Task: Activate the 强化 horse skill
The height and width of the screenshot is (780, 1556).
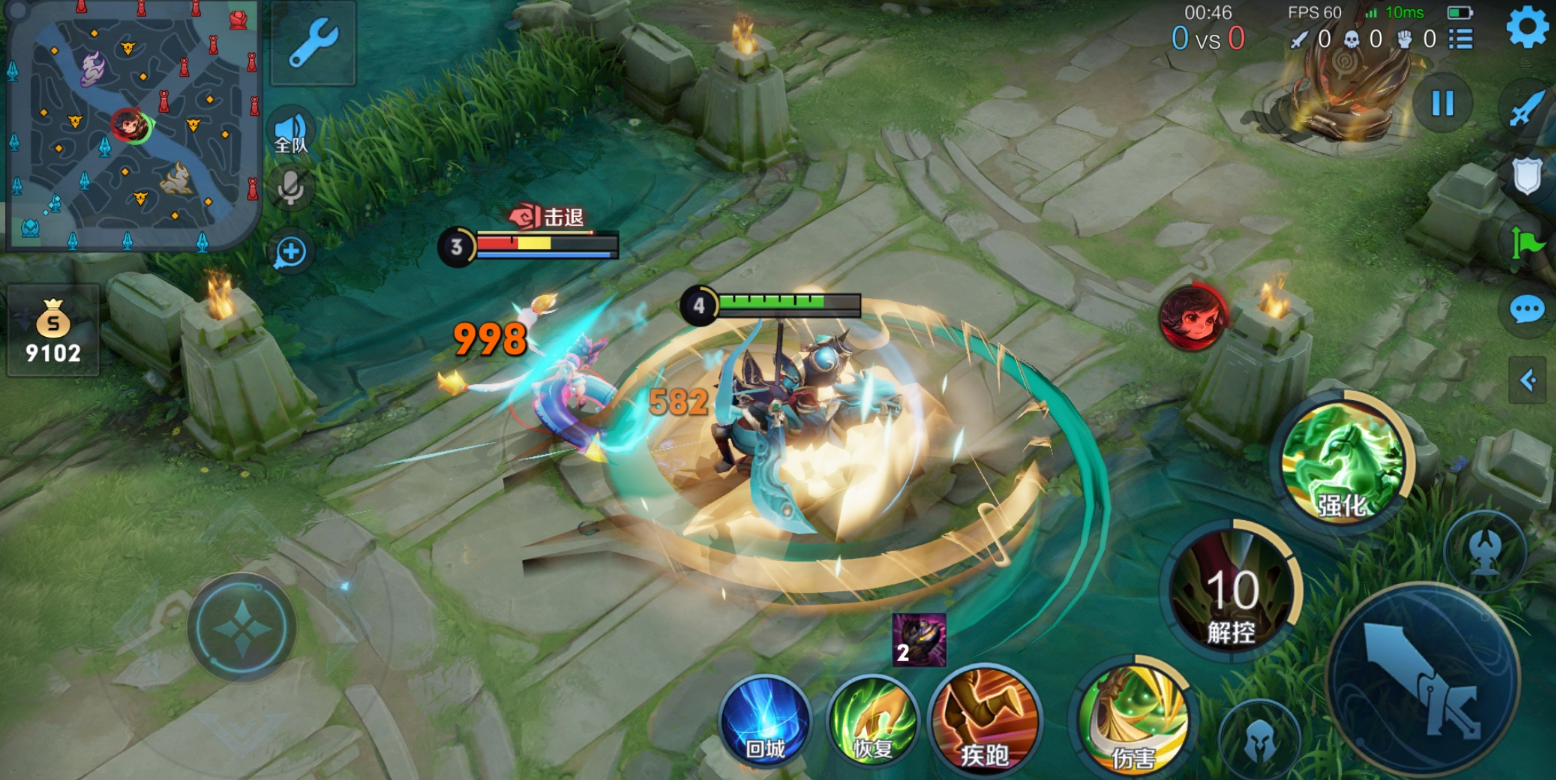Action: pyautogui.click(x=1343, y=462)
